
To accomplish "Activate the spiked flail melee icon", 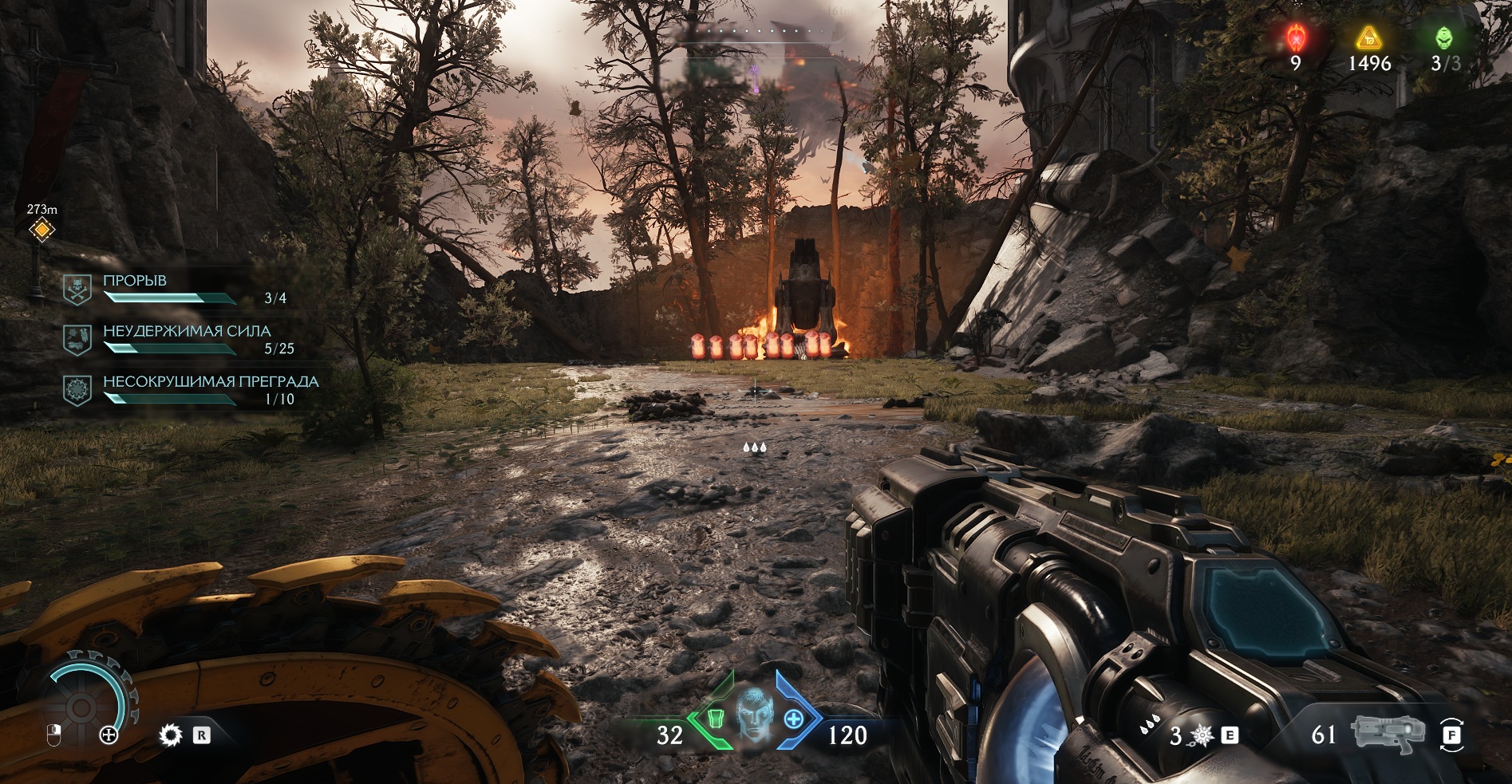I will 1201,735.
